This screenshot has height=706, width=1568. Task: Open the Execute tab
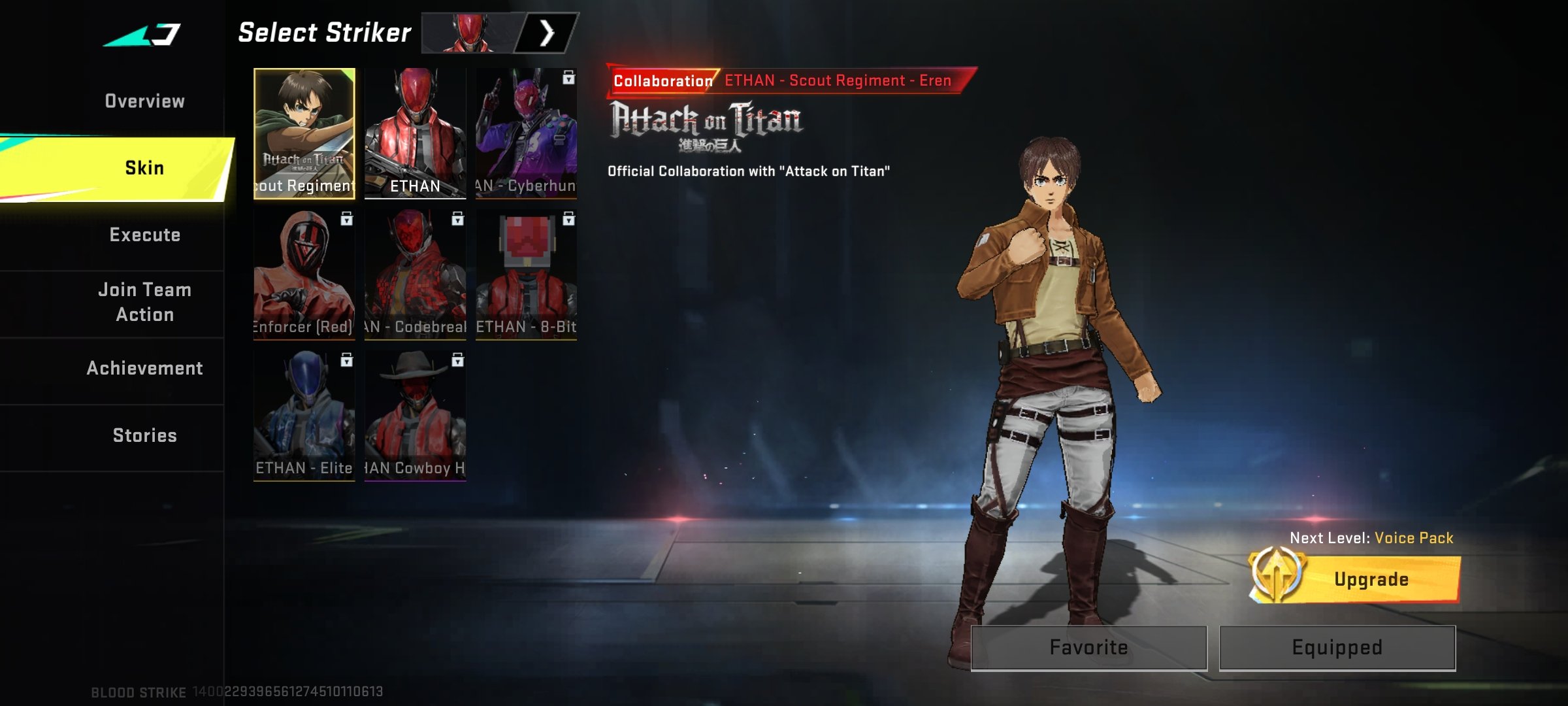pyautogui.click(x=144, y=235)
